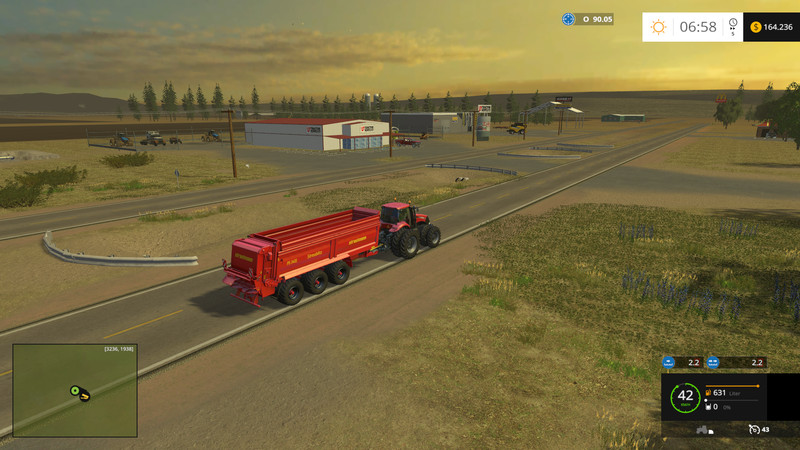Click the yellow vehicle marker on minimap
The image size is (800, 450).
coord(85,395)
